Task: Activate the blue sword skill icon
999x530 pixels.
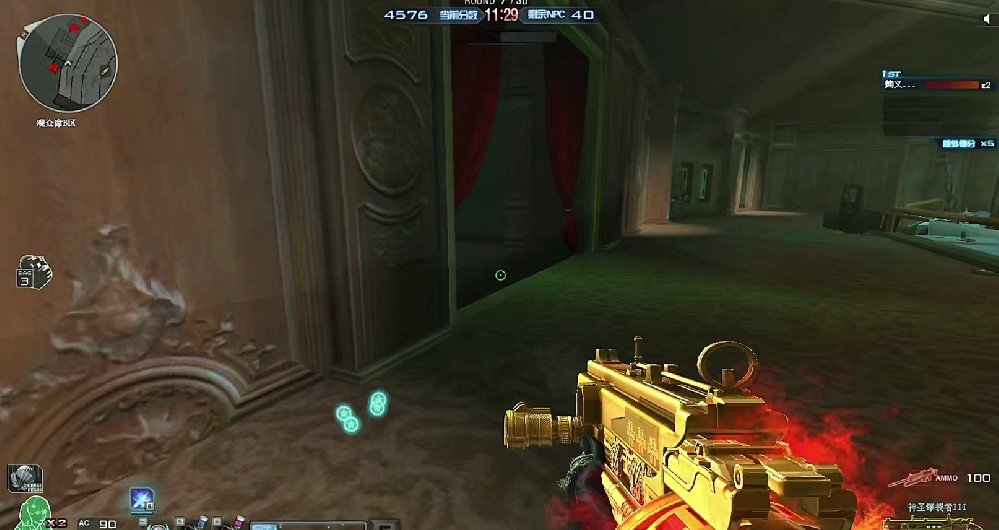Action: (x=140, y=499)
